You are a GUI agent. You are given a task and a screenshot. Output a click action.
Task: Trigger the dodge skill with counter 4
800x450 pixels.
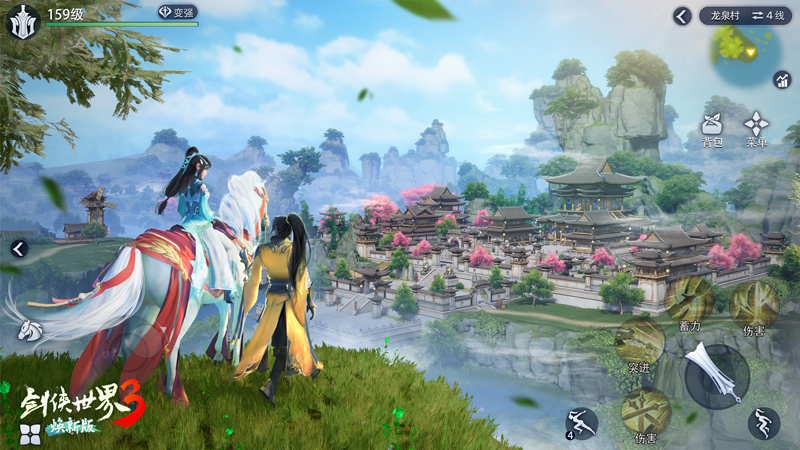(581, 423)
